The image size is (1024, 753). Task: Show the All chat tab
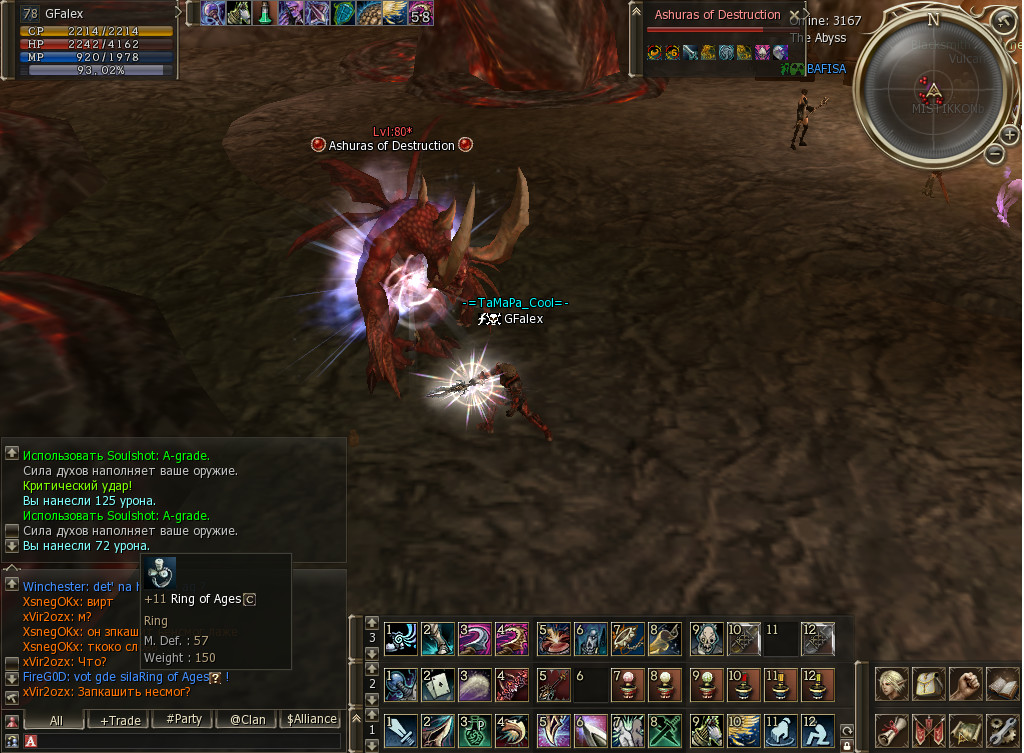pos(56,719)
